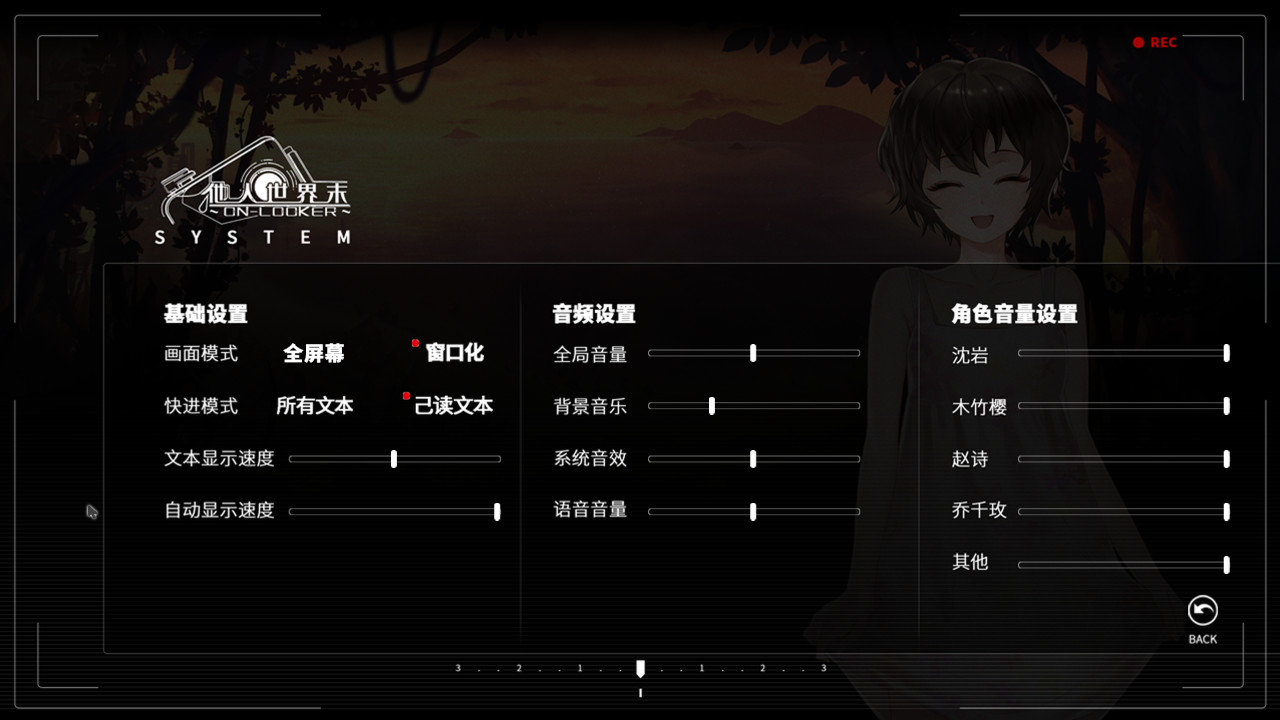Adjust the 自动显示速度 auto speed slider

pos(497,511)
